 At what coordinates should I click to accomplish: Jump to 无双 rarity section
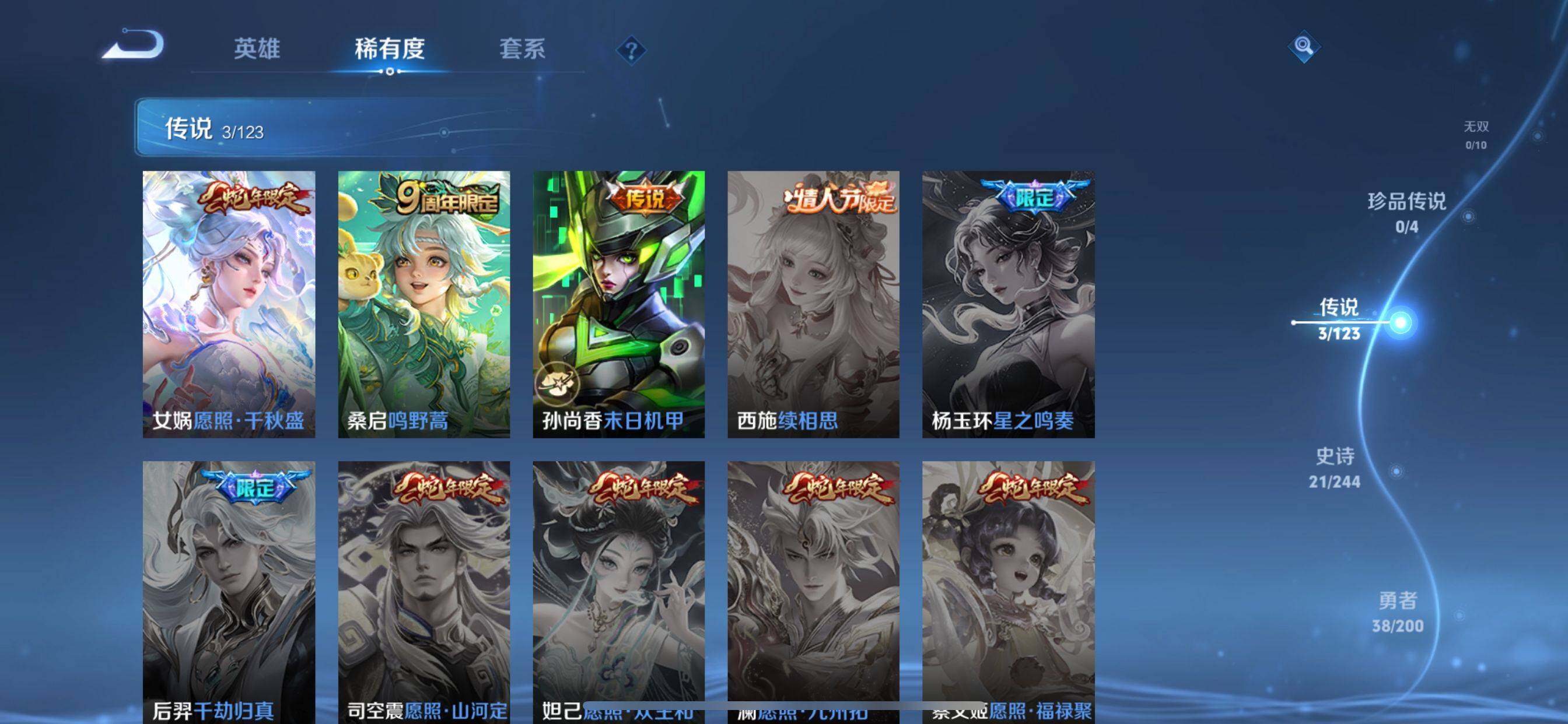1475,135
